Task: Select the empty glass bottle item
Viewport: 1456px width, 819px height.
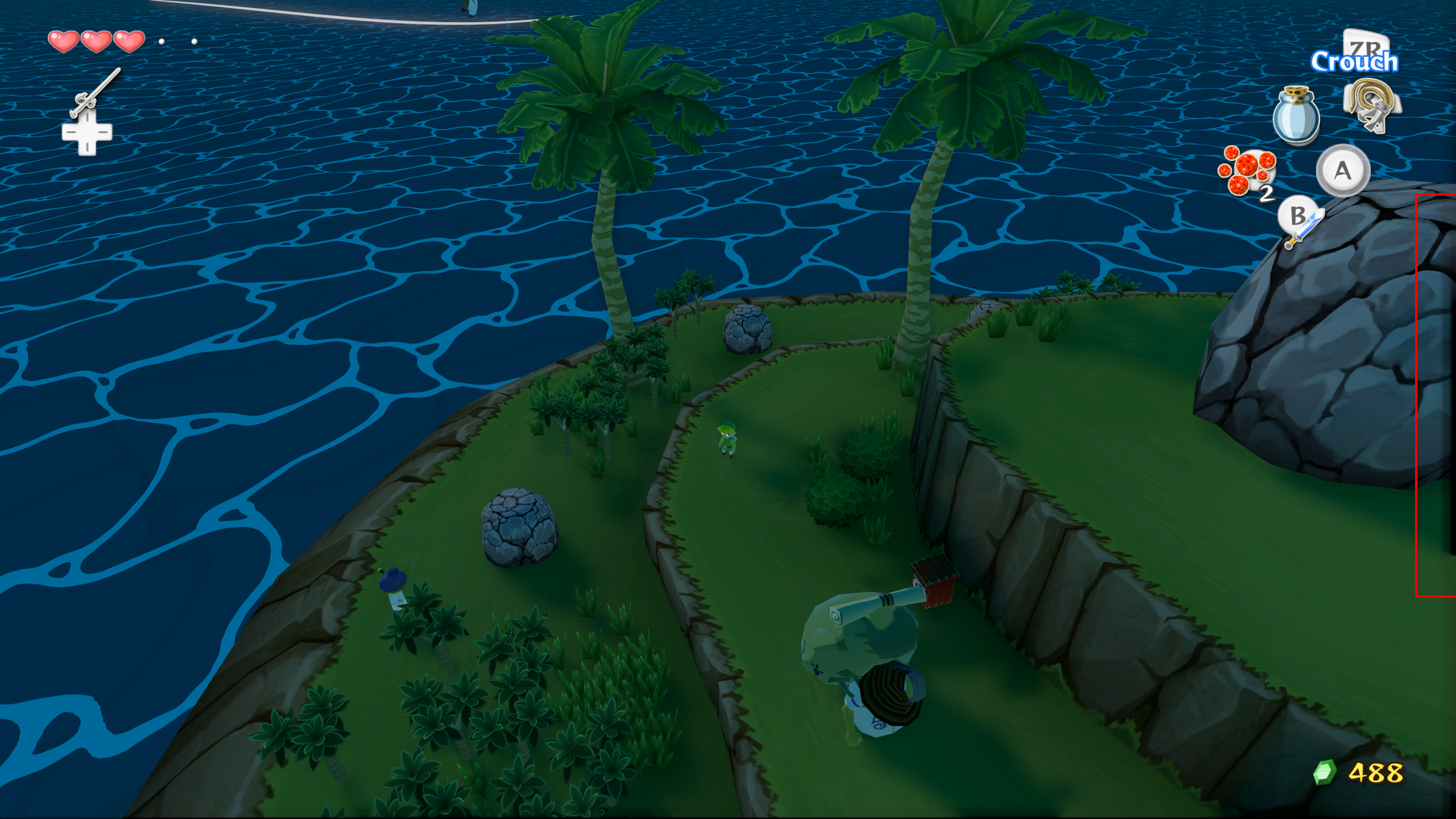Action: tap(1296, 115)
